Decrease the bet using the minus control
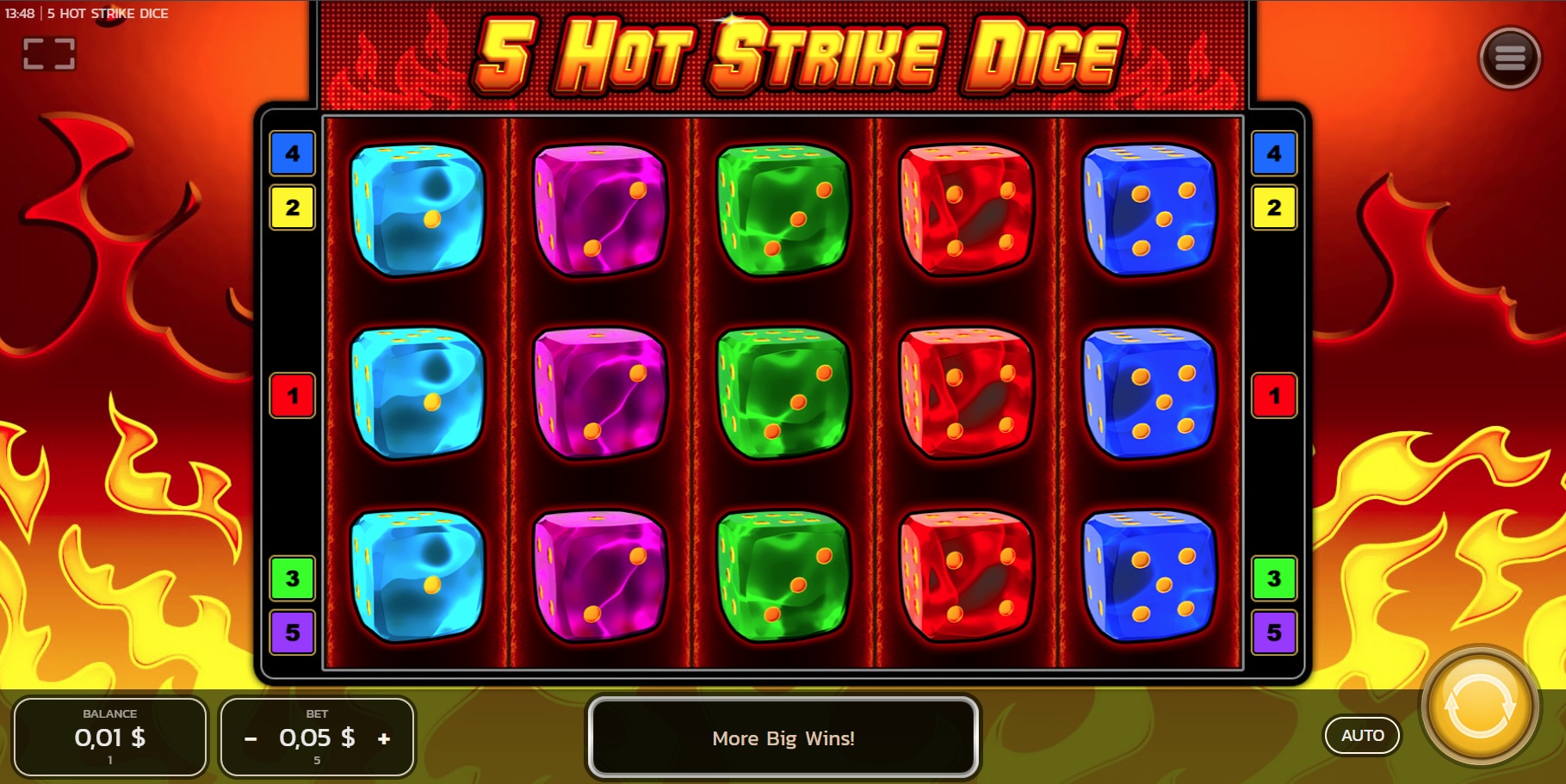Image resolution: width=1566 pixels, height=784 pixels. tap(251, 738)
